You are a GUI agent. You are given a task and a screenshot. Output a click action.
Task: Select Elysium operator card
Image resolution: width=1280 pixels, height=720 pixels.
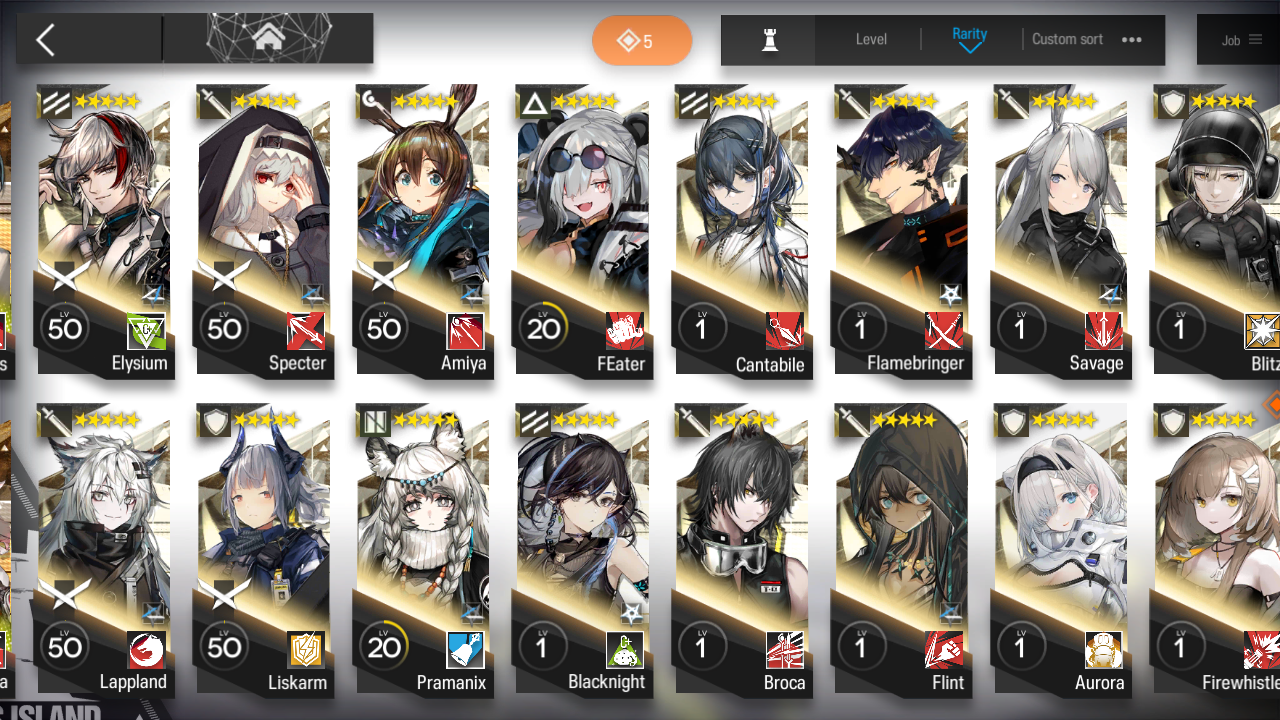tap(104, 230)
